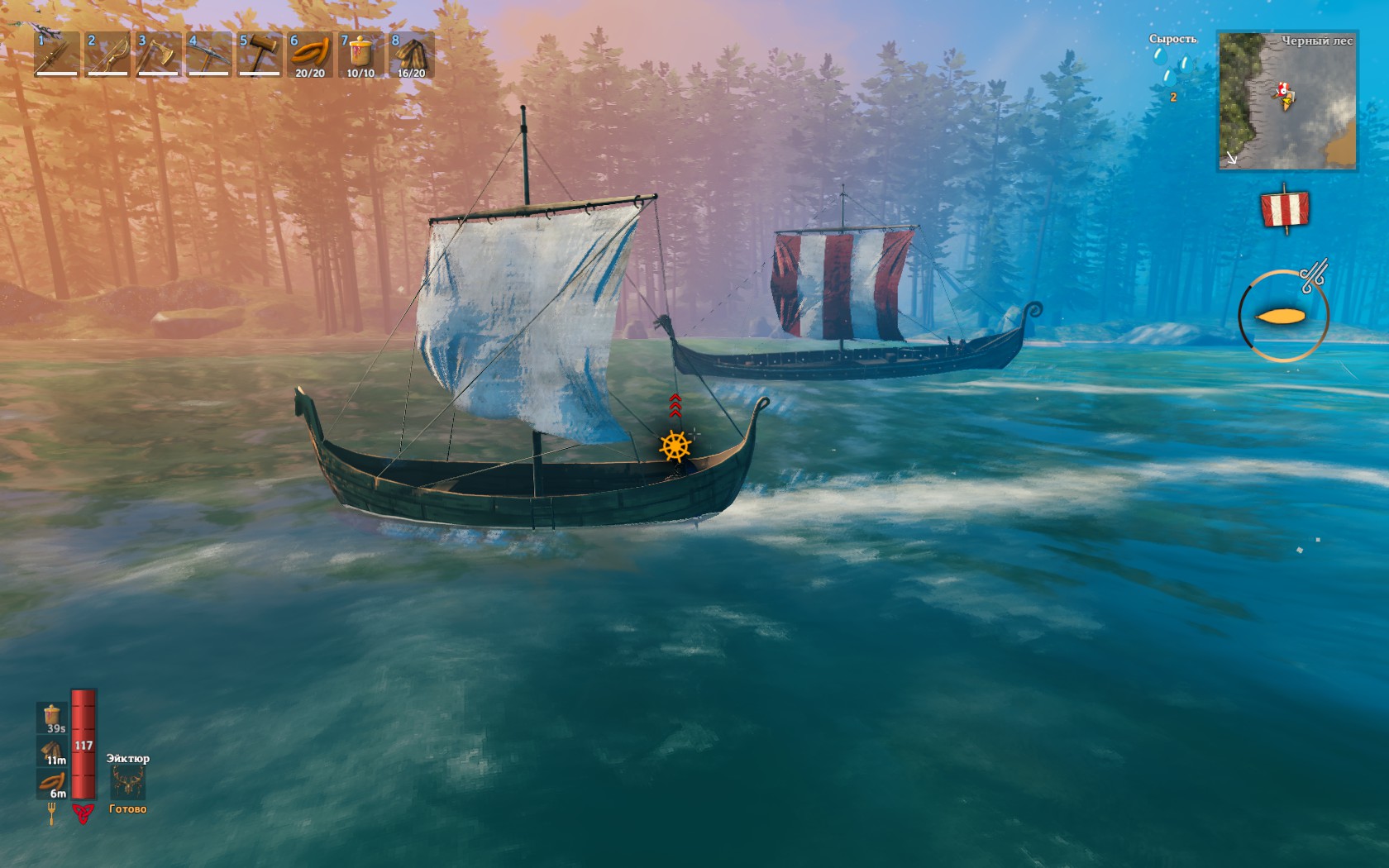
Task: Use the jam jar in hotbar slot 7
Action: click(360, 55)
